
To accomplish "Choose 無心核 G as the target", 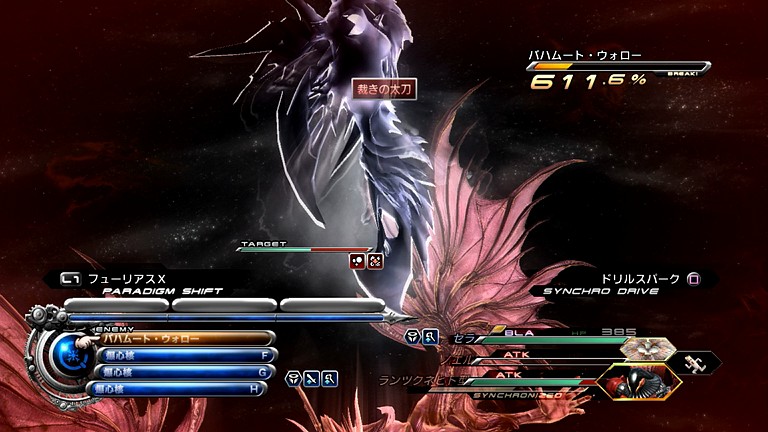I will coord(185,372).
